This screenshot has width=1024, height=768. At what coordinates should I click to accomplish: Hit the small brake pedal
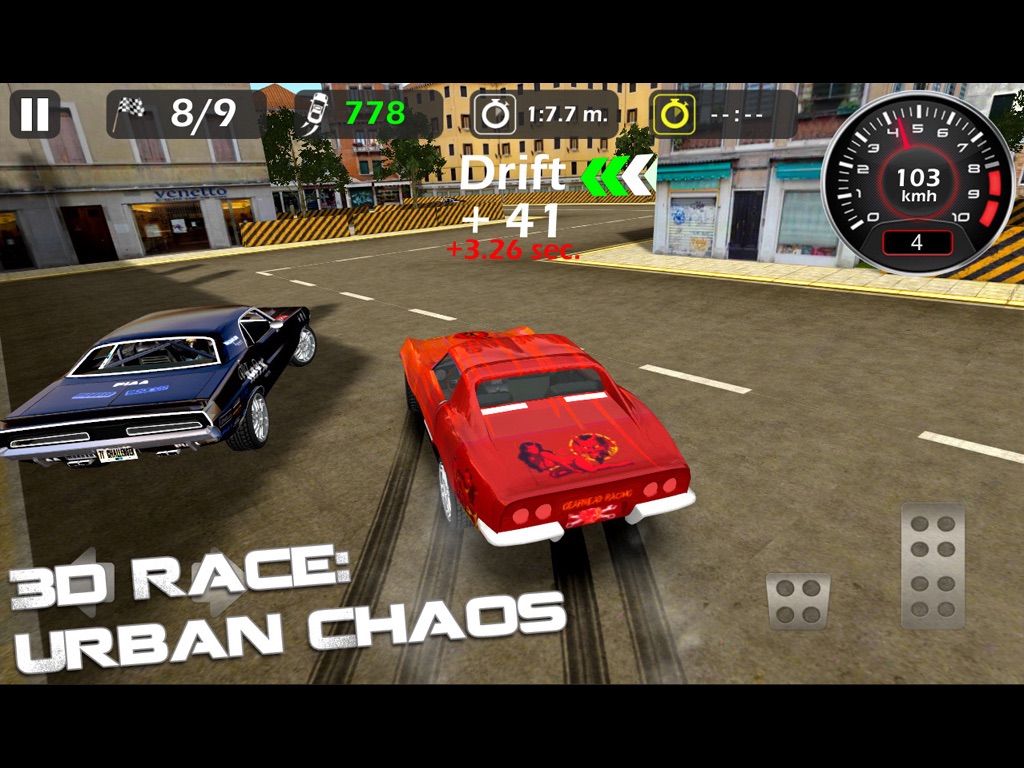pyautogui.click(x=798, y=600)
